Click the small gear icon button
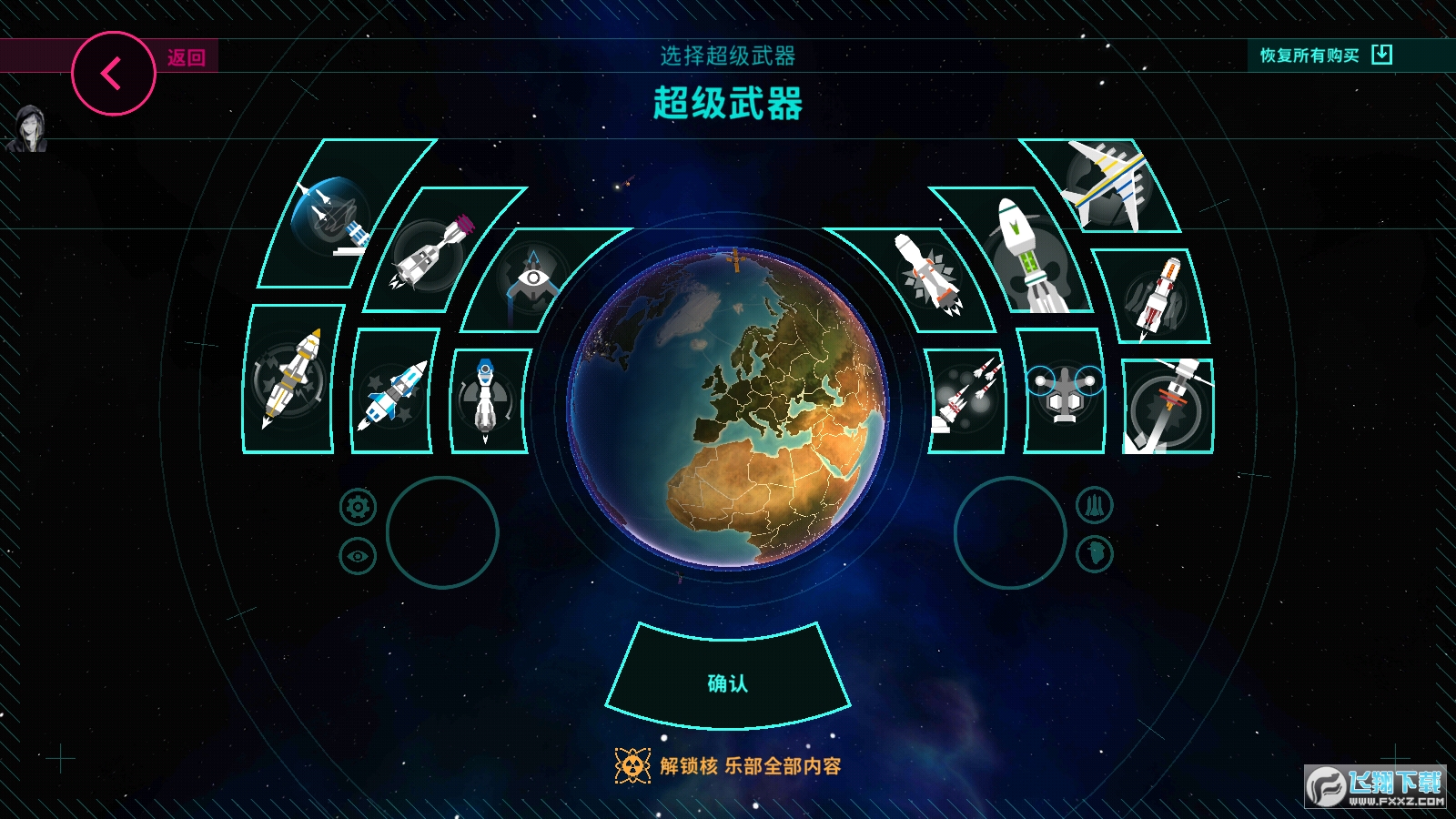Image resolution: width=1456 pixels, height=819 pixels. point(358,507)
